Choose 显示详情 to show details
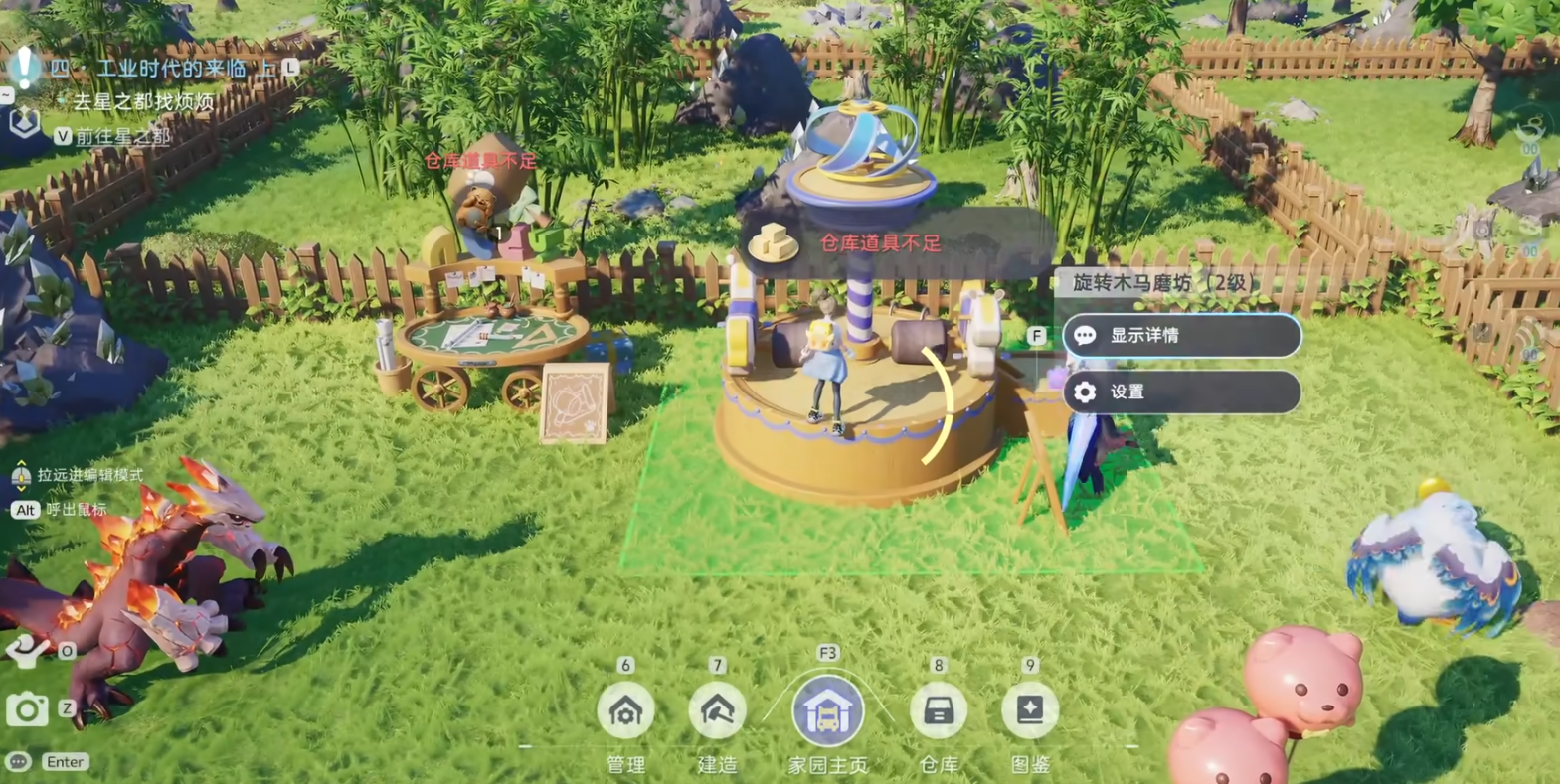This screenshot has width=1560, height=784. coord(1181,336)
